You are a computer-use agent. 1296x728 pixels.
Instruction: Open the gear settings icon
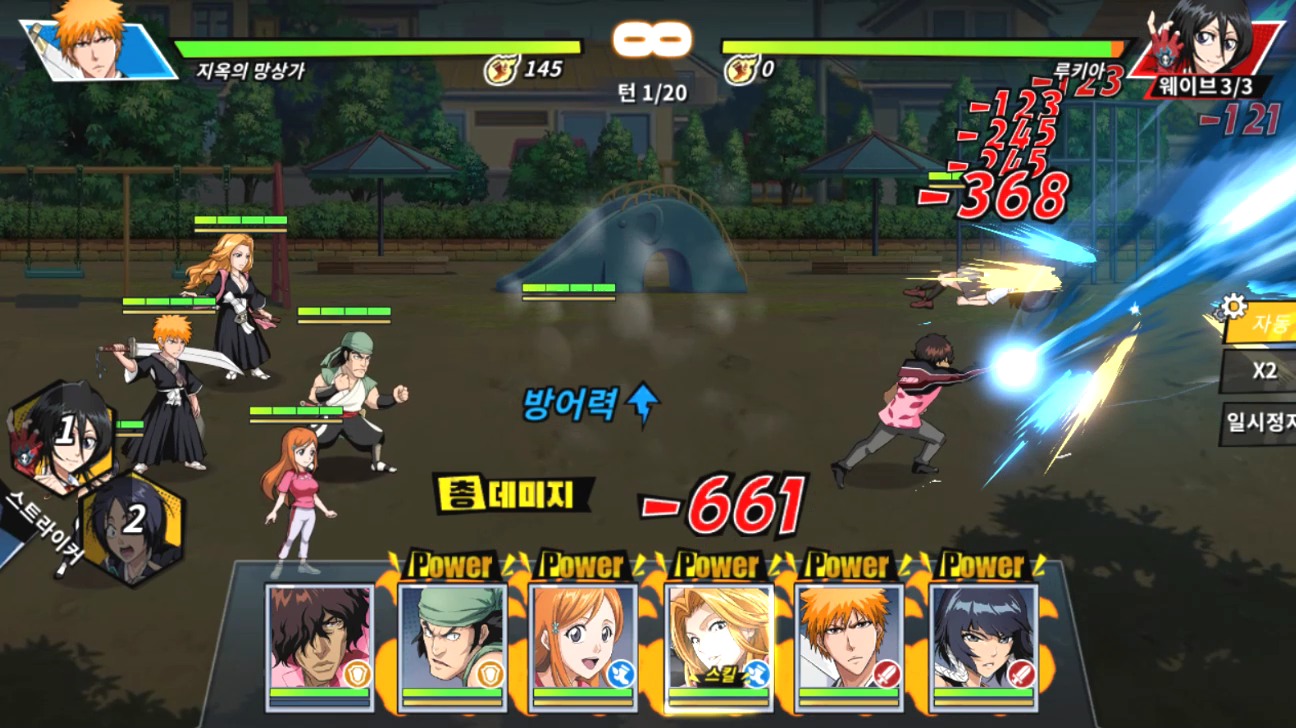[1233, 305]
